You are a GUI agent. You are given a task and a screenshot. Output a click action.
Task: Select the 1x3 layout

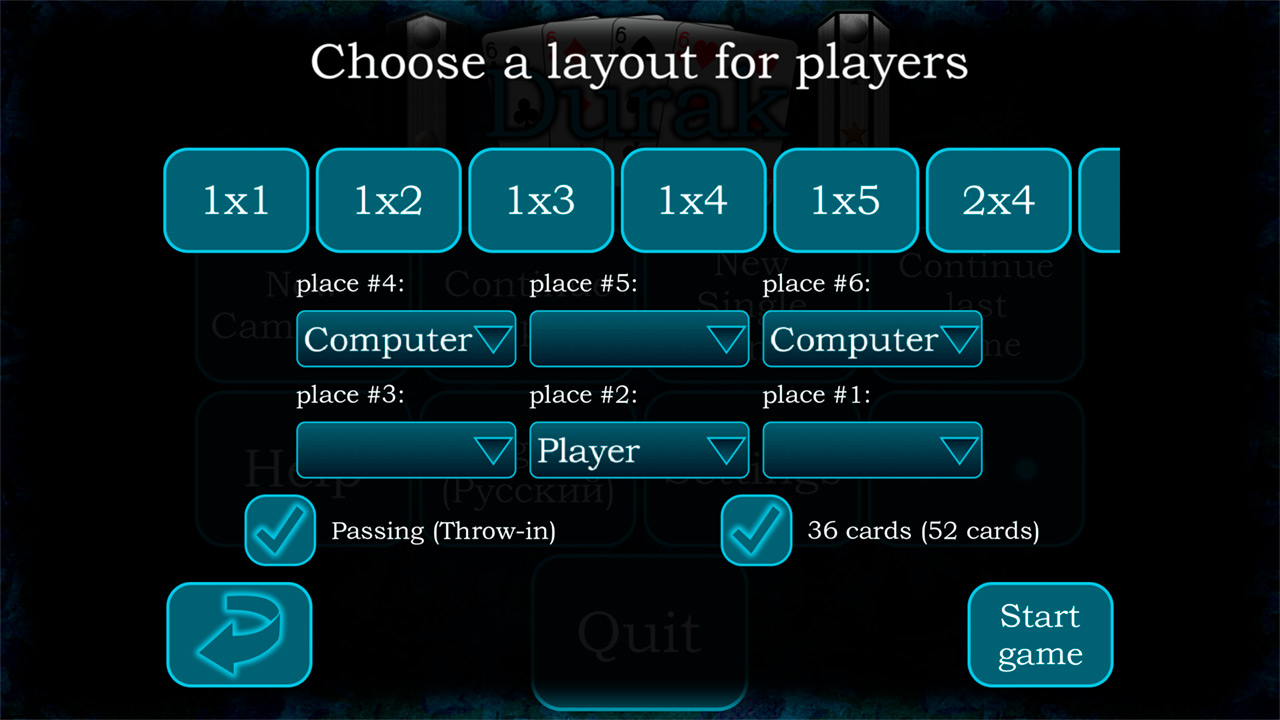click(x=541, y=200)
